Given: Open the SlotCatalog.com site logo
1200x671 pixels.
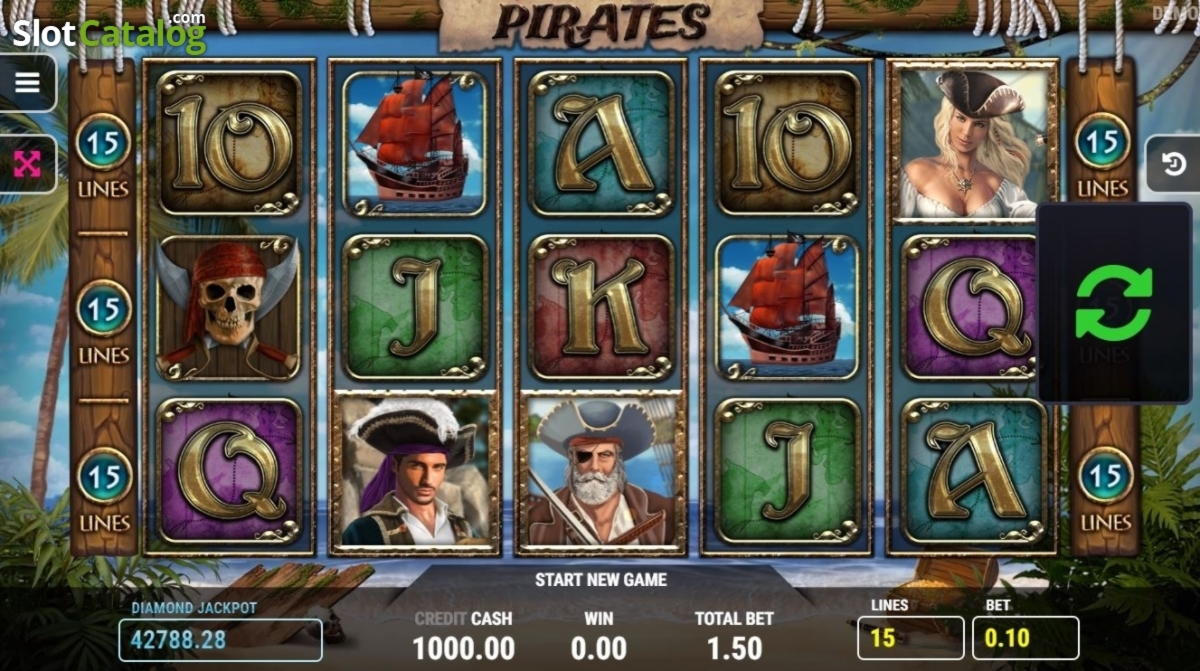Looking at the screenshot, I should (x=108, y=33).
